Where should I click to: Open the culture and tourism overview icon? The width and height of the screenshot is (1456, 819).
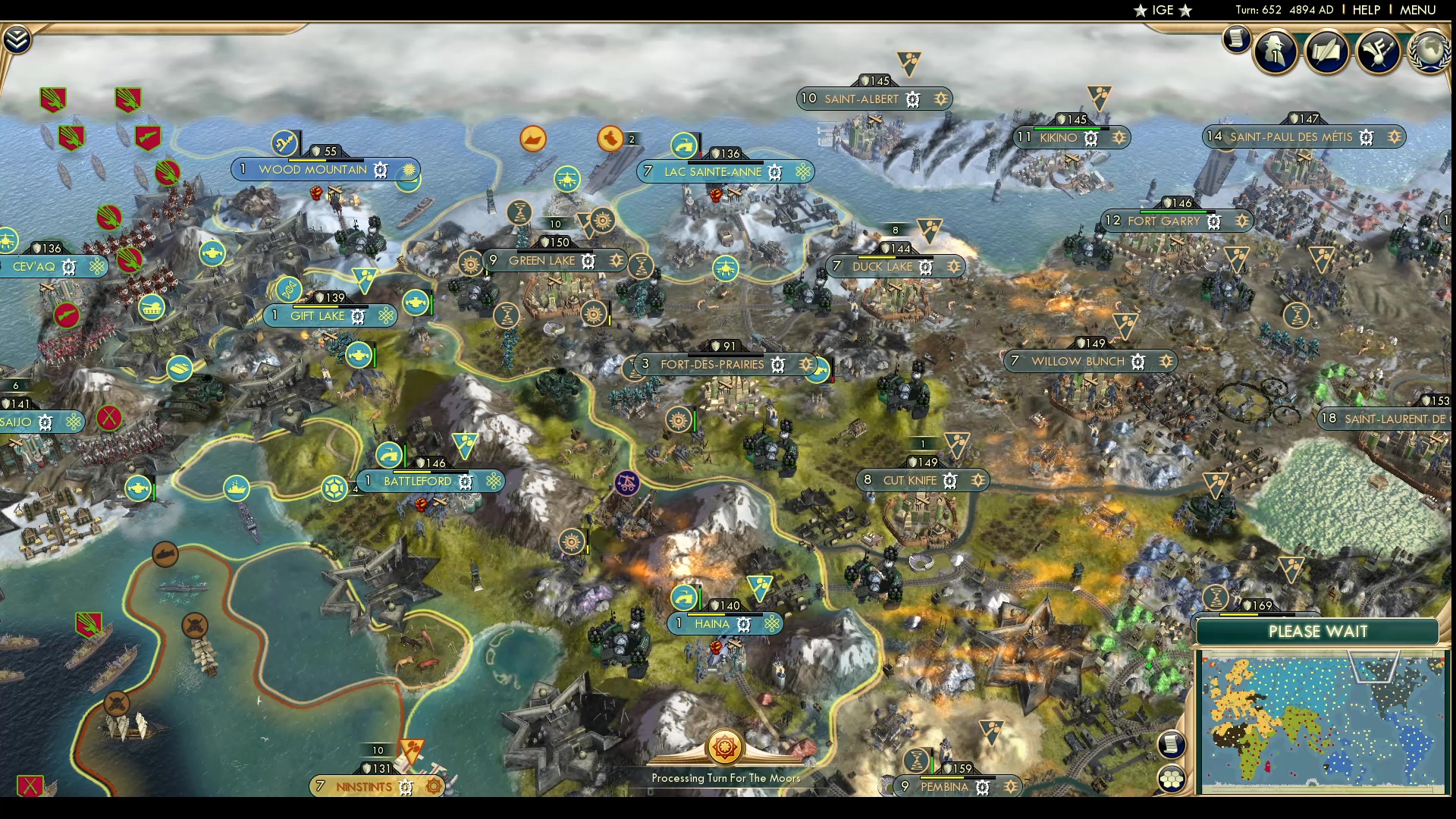(1377, 52)
